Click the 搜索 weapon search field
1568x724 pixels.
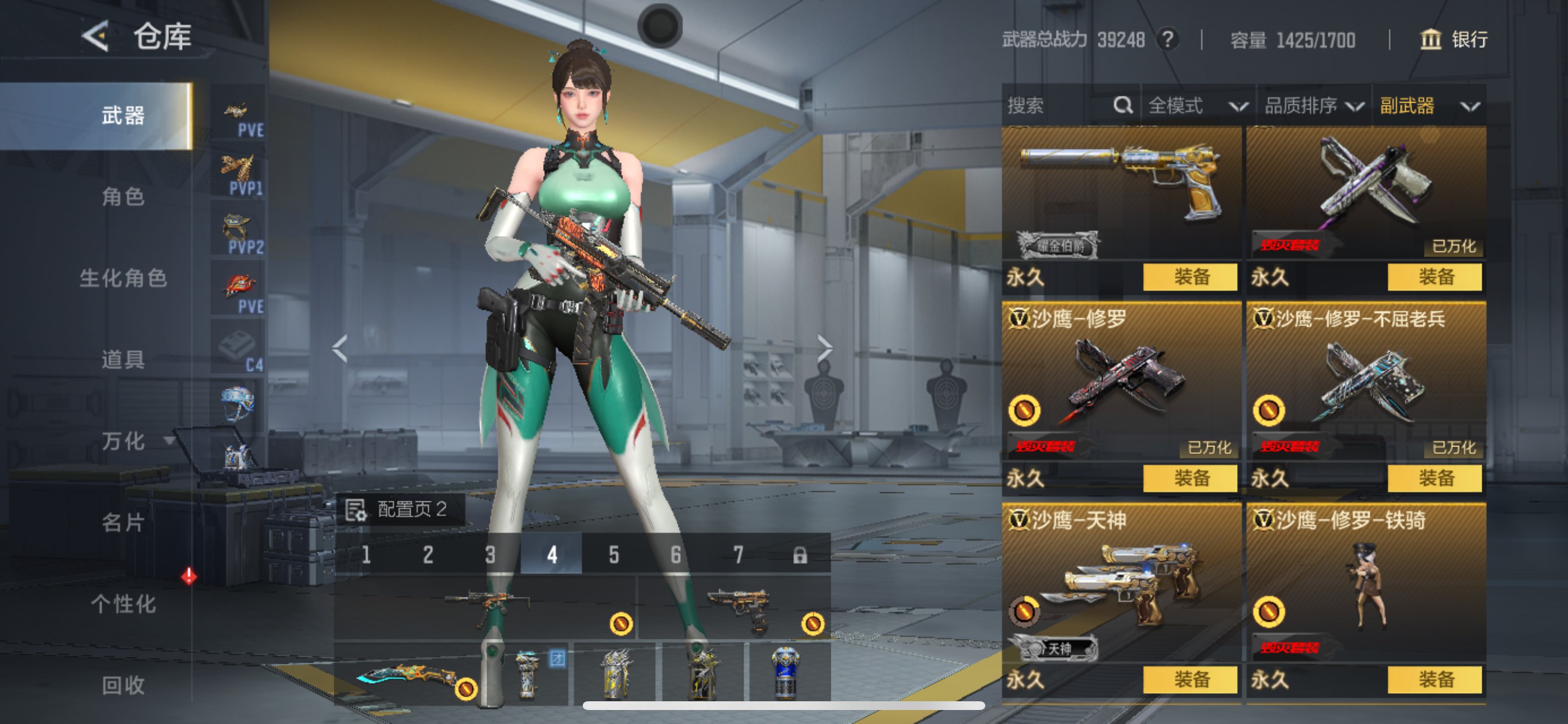coord(1059,106)
